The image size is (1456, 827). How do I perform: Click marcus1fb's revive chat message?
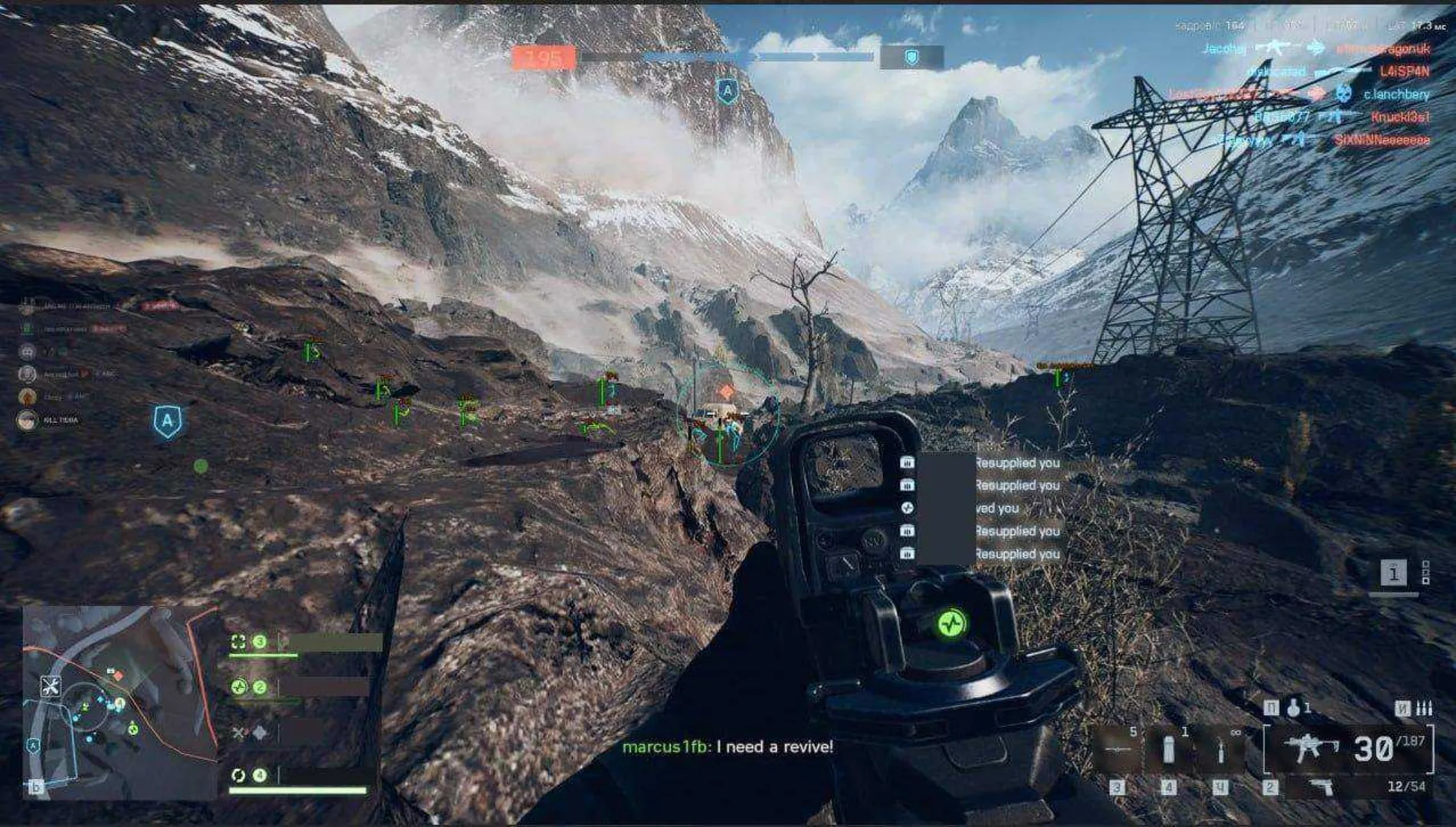(727, 747)
